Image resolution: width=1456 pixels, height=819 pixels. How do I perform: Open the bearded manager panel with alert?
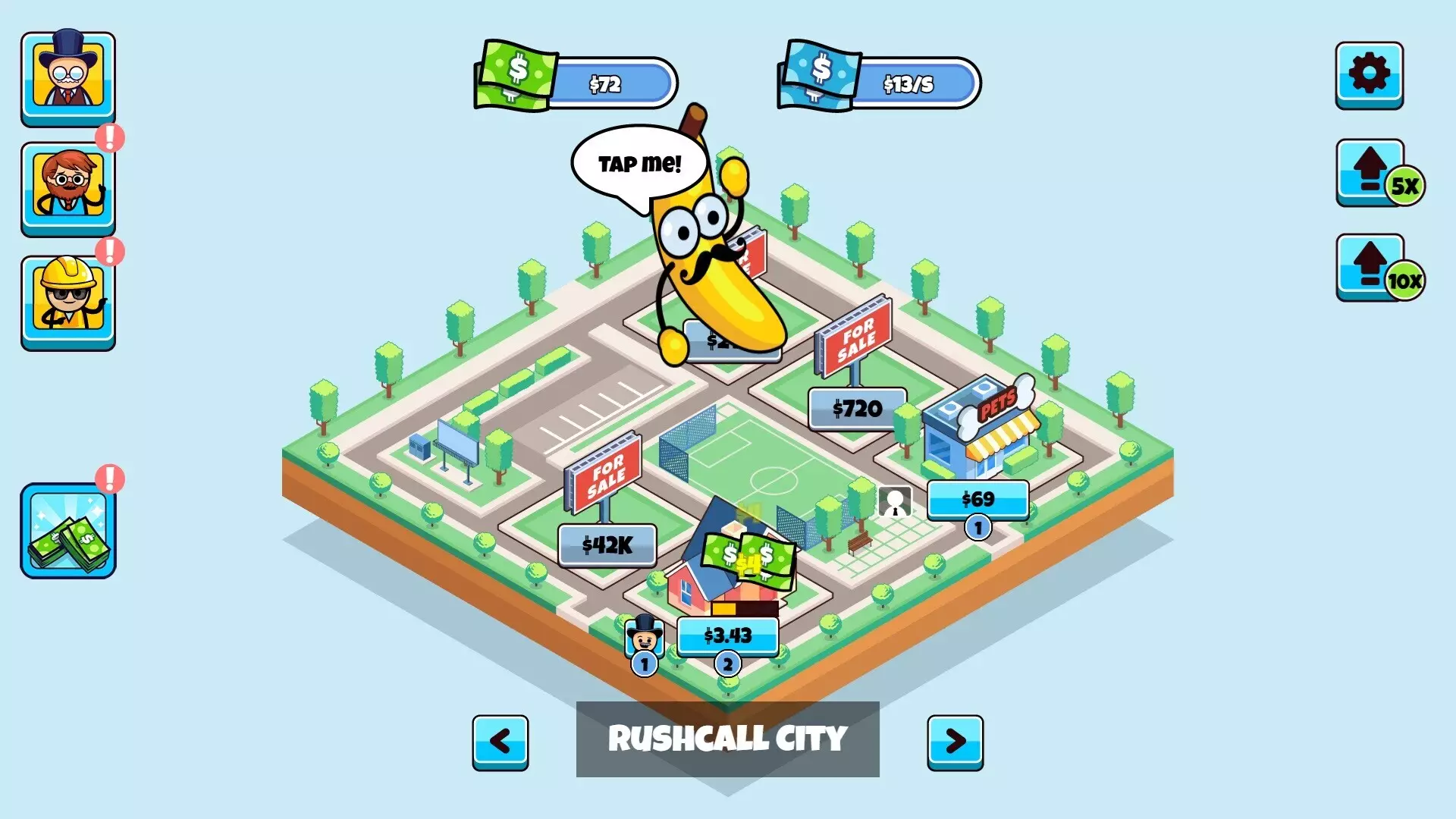[67, 186]
